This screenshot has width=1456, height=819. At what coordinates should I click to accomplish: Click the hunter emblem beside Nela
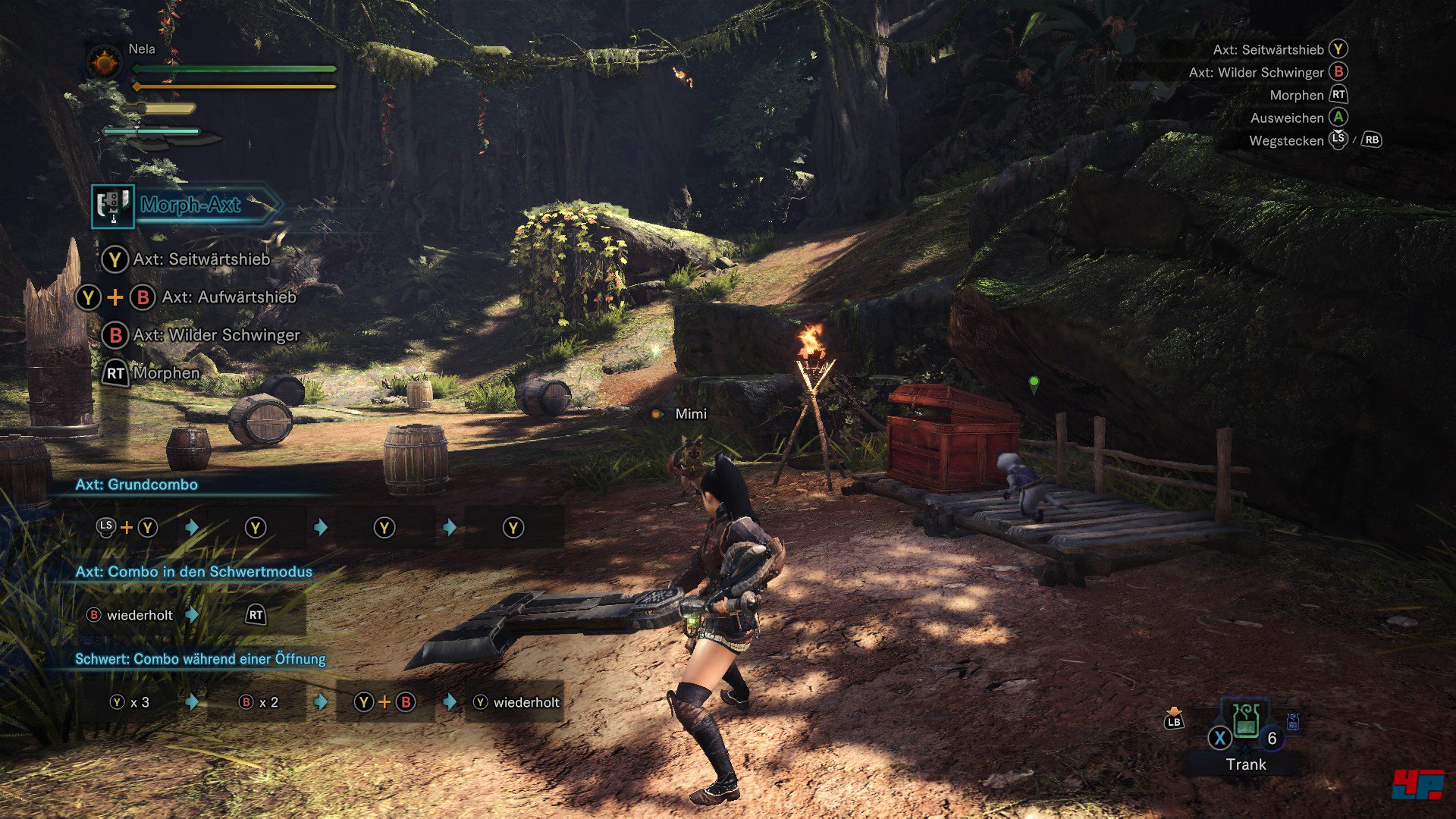(105, 62)
